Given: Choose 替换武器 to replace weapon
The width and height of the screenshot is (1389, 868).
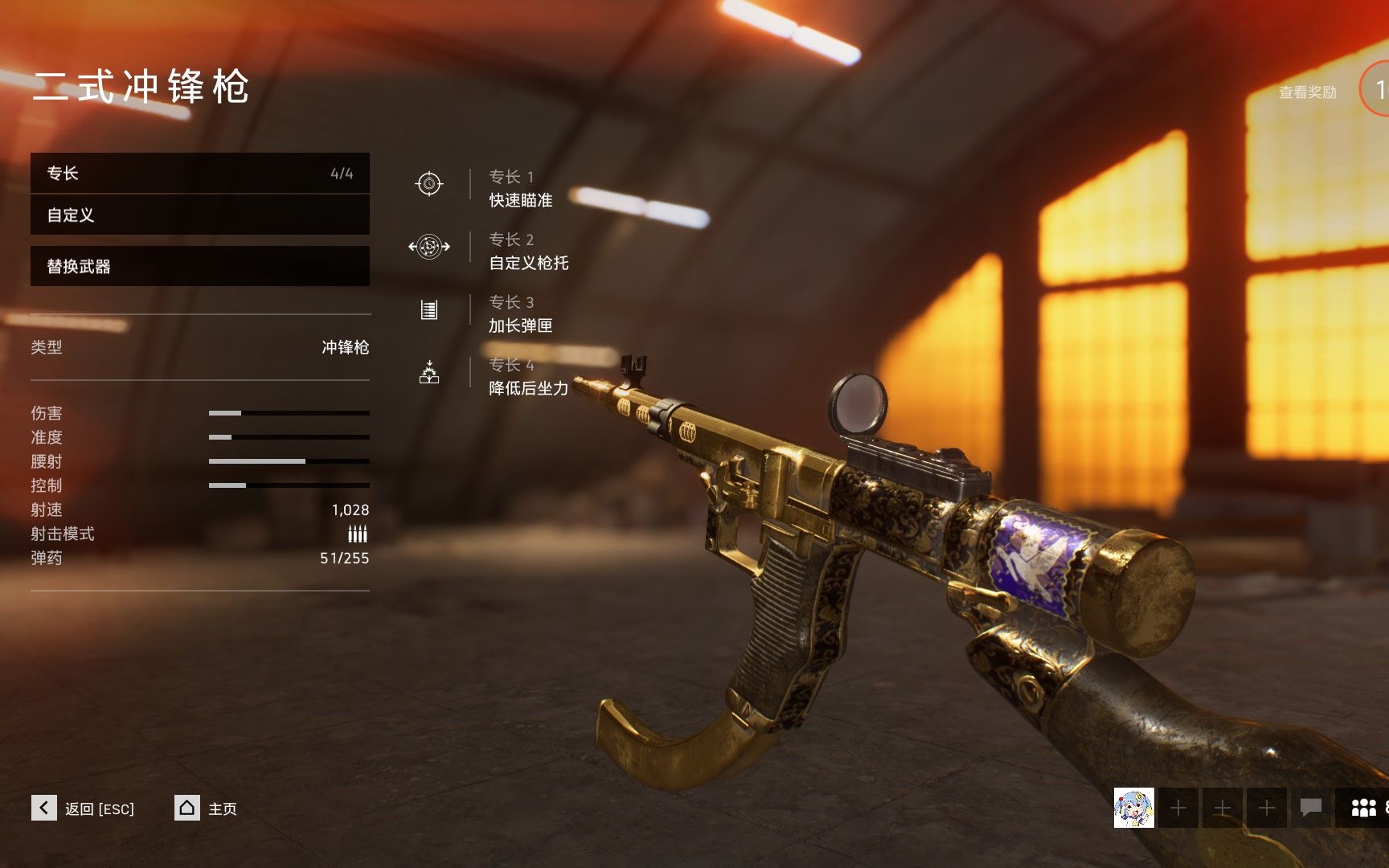Looking at the screenshot, I should 199,266.
